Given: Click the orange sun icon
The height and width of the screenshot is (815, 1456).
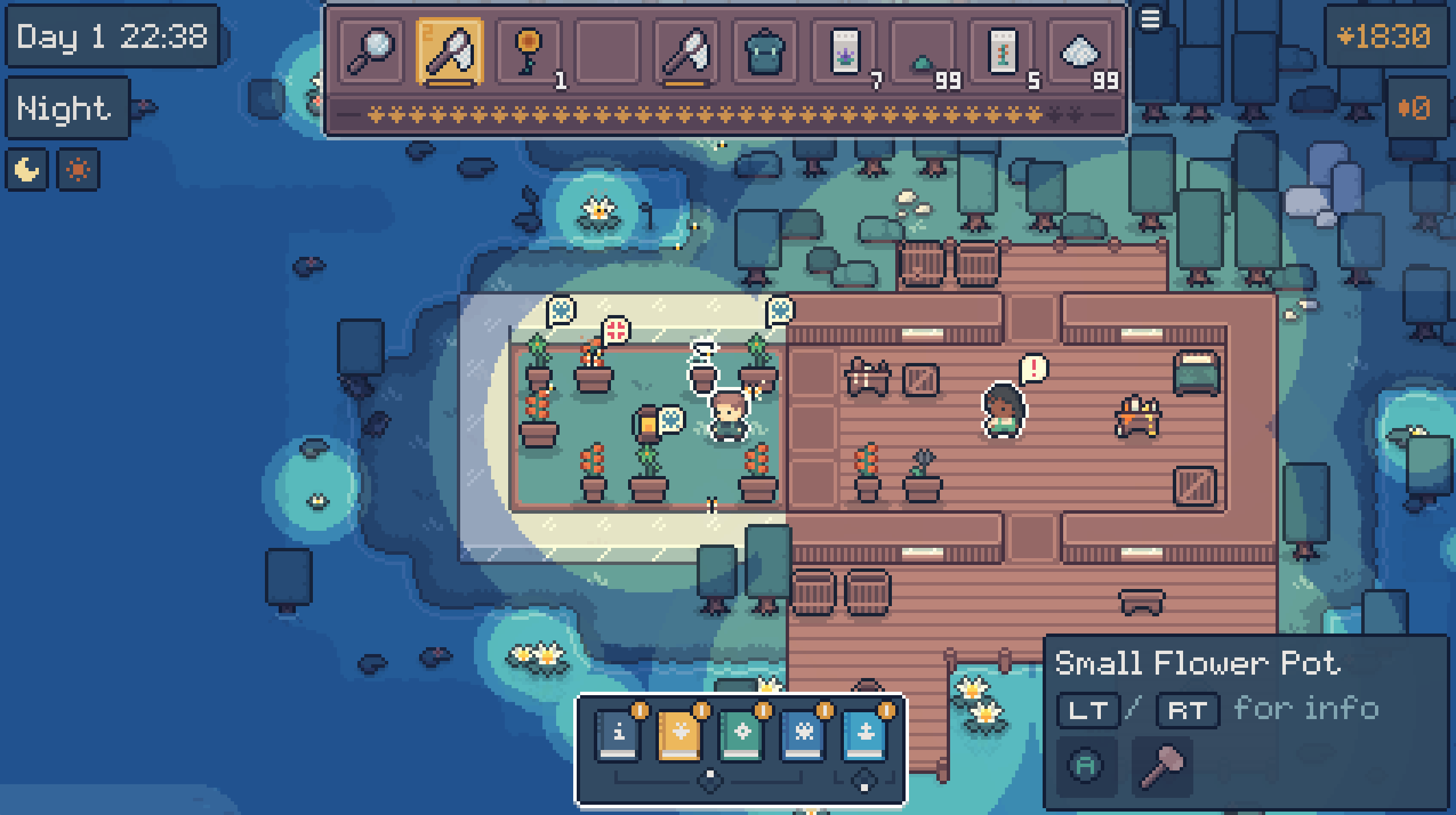Looking at the screenshot, I should 78,170.
